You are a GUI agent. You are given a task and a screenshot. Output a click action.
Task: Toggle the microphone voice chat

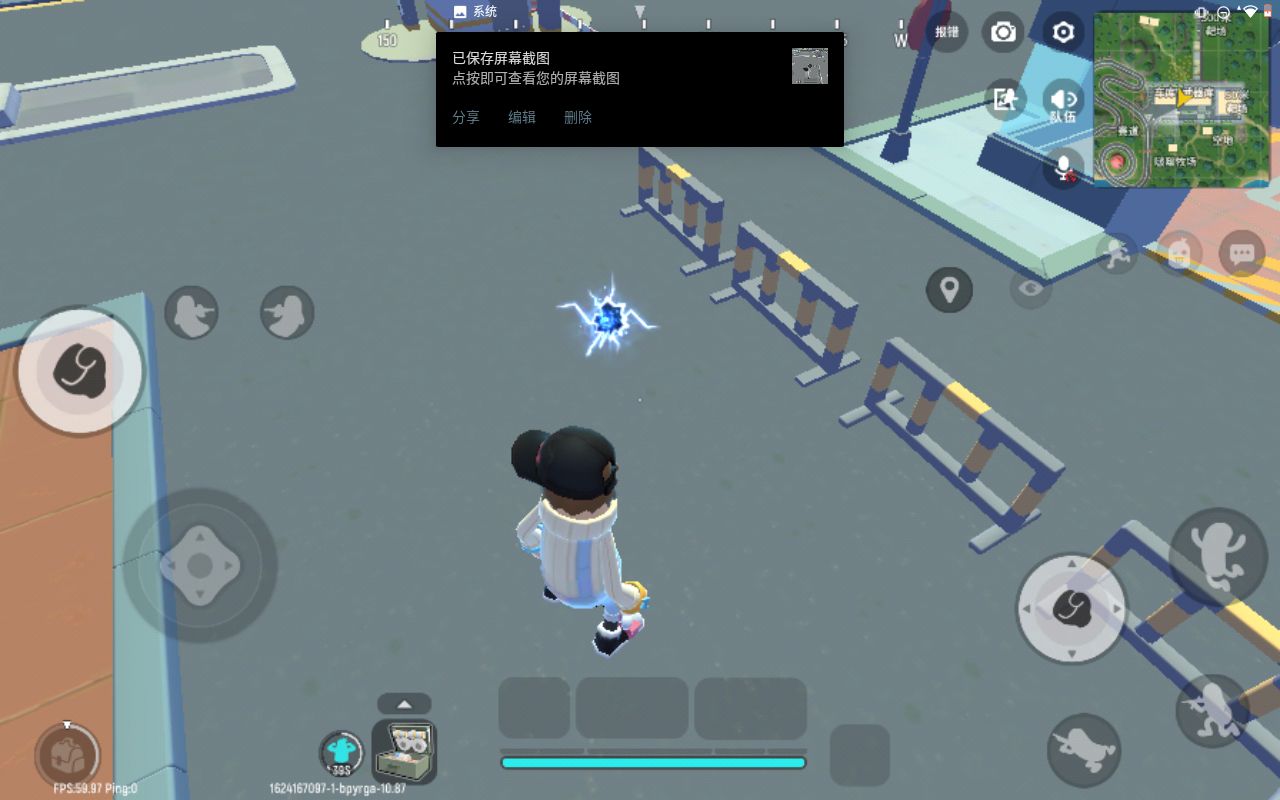(x=1064, y=166)
